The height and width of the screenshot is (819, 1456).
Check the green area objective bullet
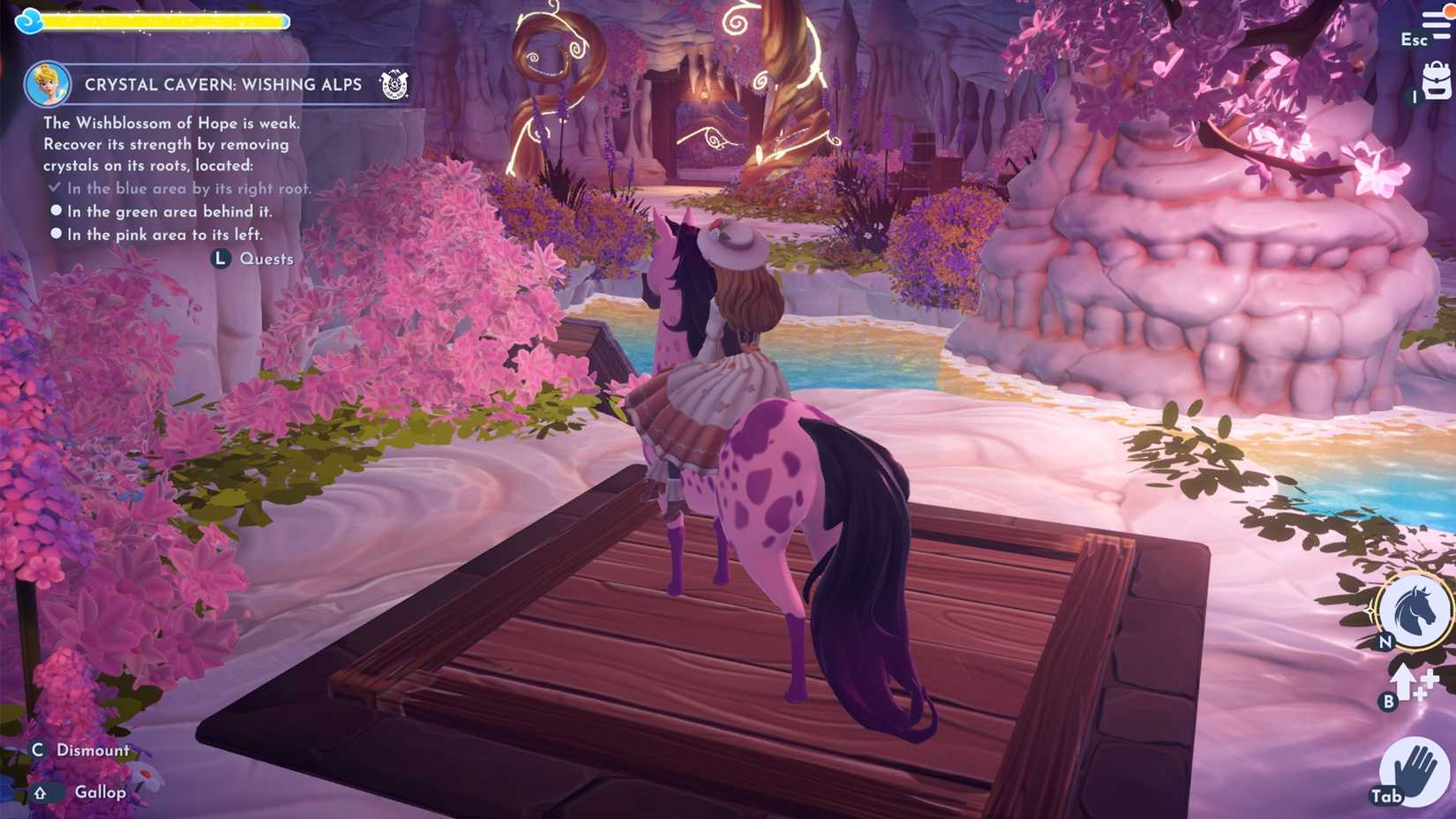pyautogui.click(x=56, y=211)
